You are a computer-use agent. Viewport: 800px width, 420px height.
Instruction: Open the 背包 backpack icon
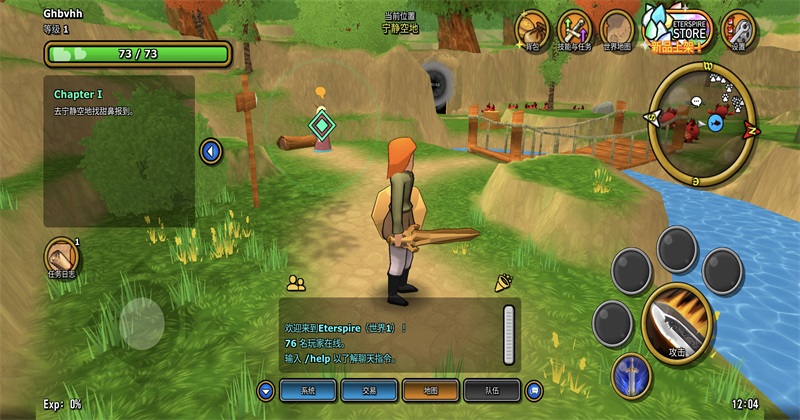pos(531,29)
